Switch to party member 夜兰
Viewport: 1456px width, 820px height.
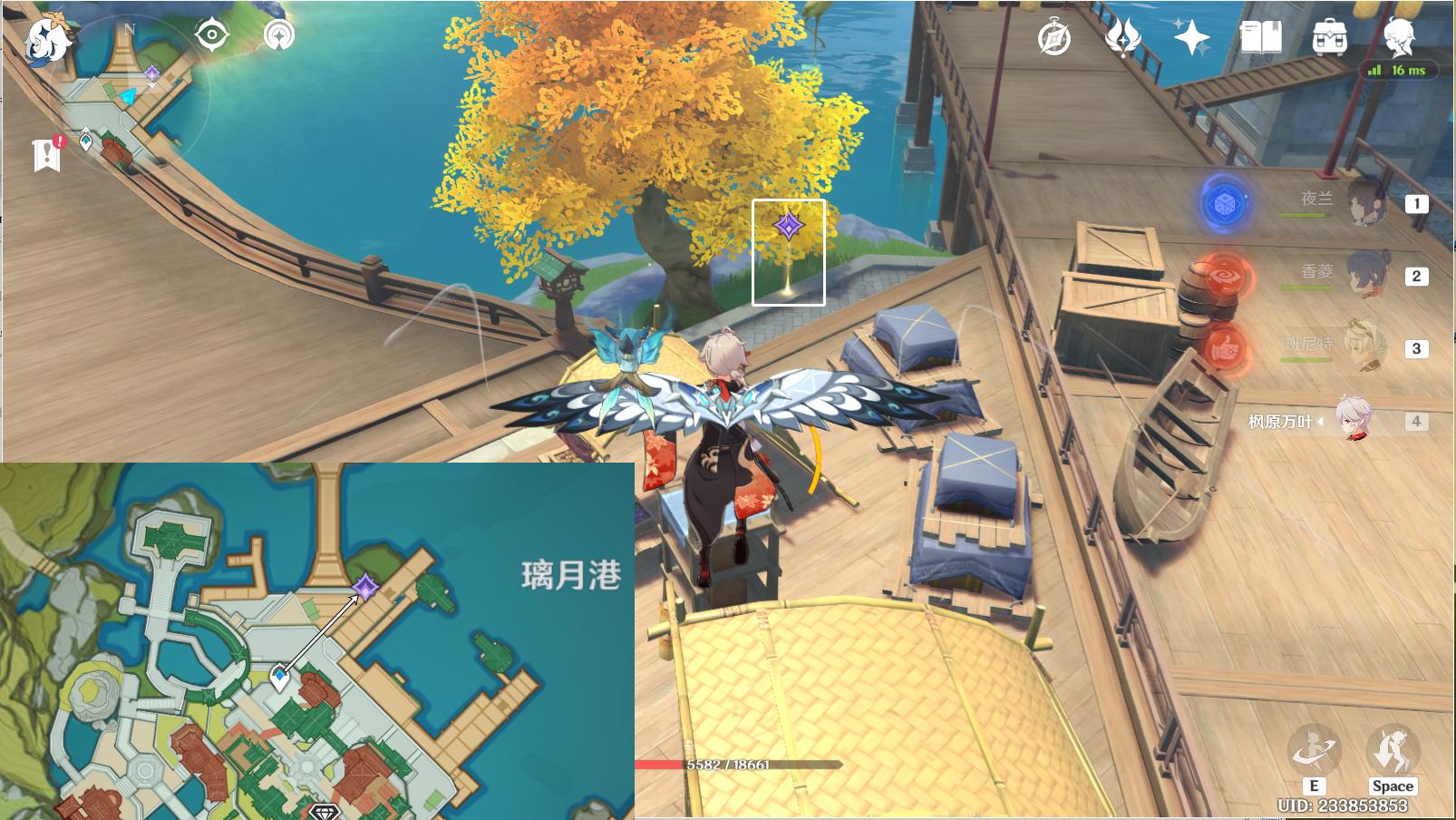(1364, 202)
